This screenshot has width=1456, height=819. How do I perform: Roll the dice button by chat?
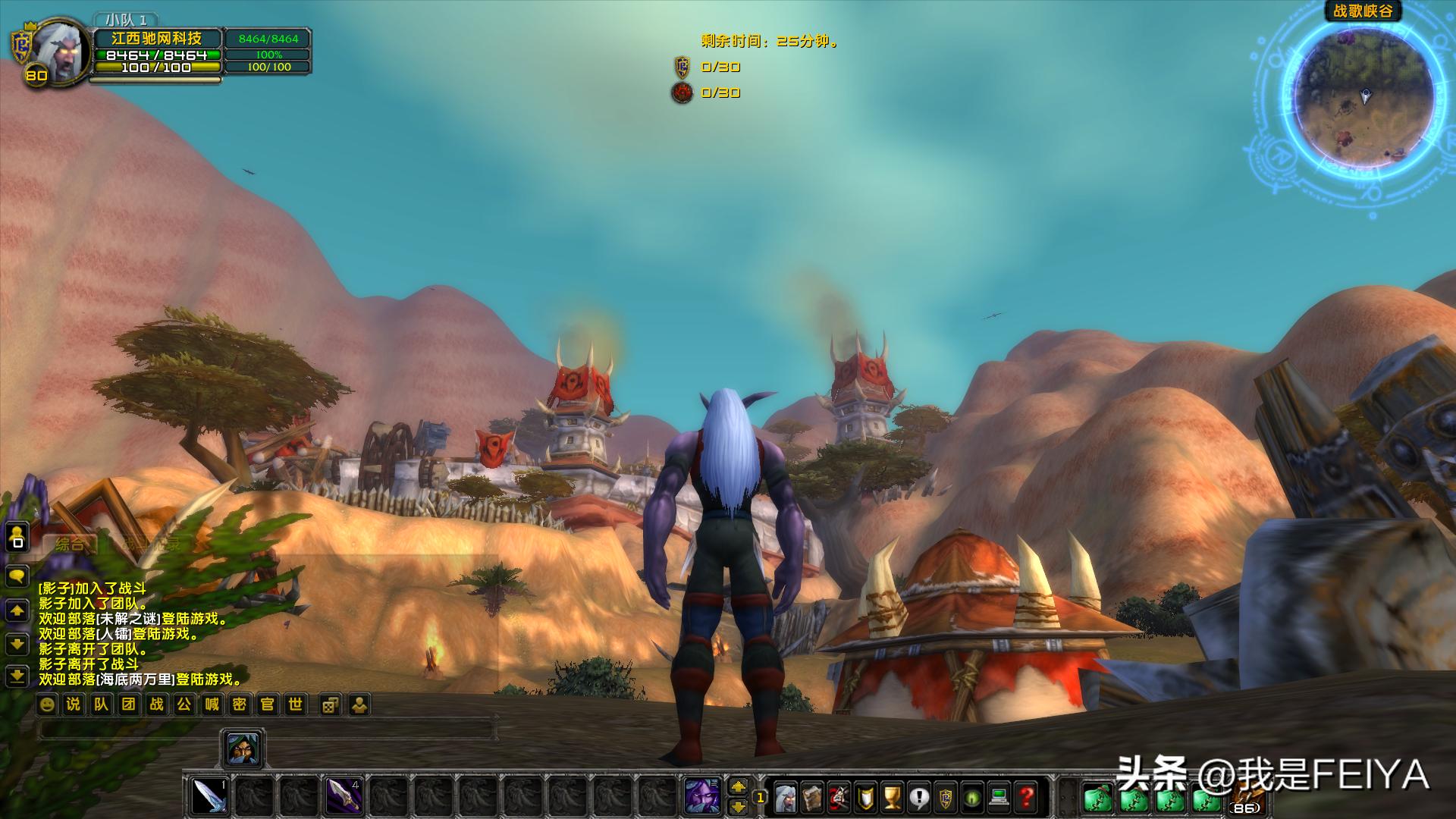coord(330,705)
